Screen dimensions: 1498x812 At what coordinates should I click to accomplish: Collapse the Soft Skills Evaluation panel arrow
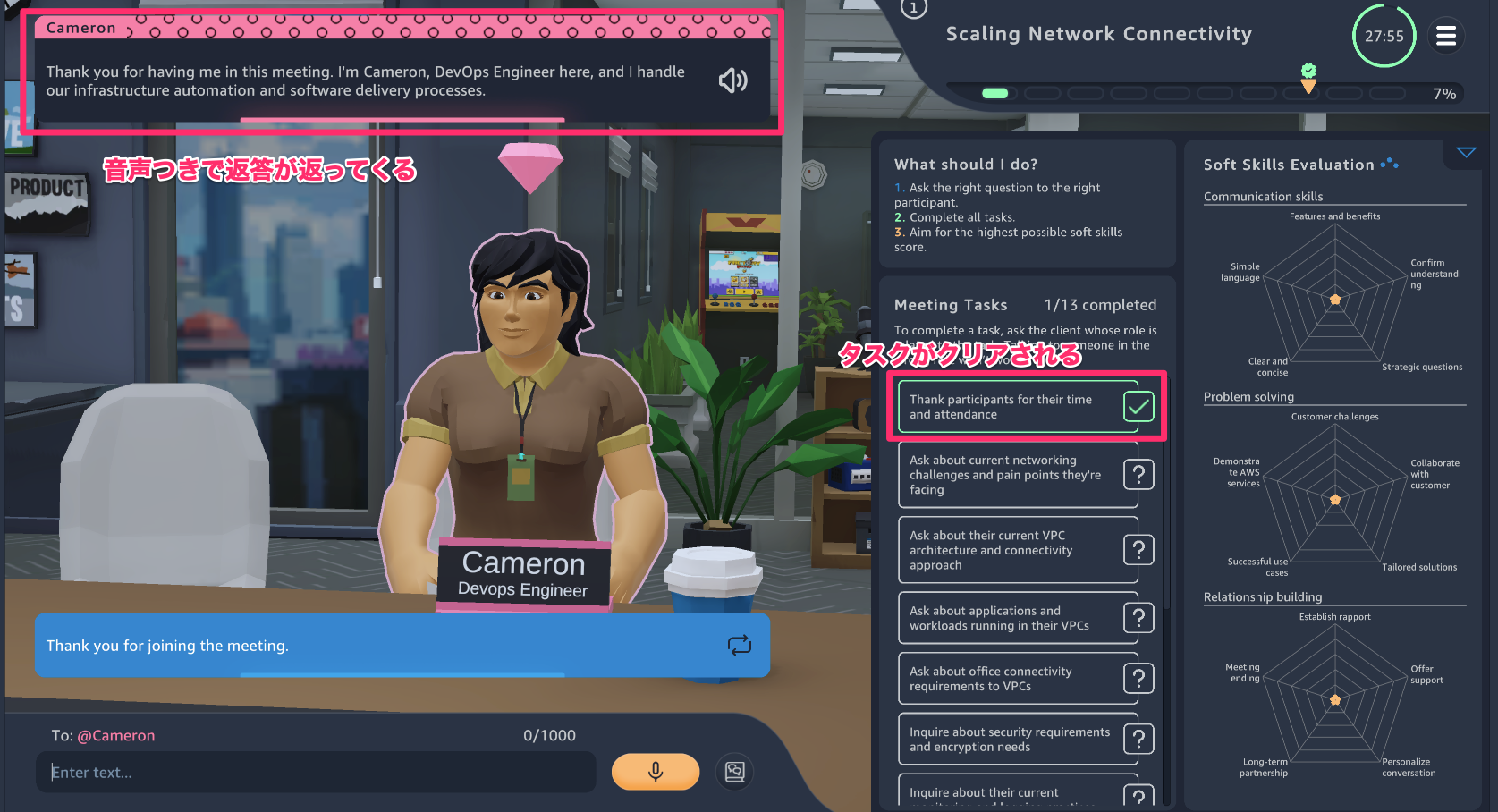pyautogui.click(x=1466, y=153)
